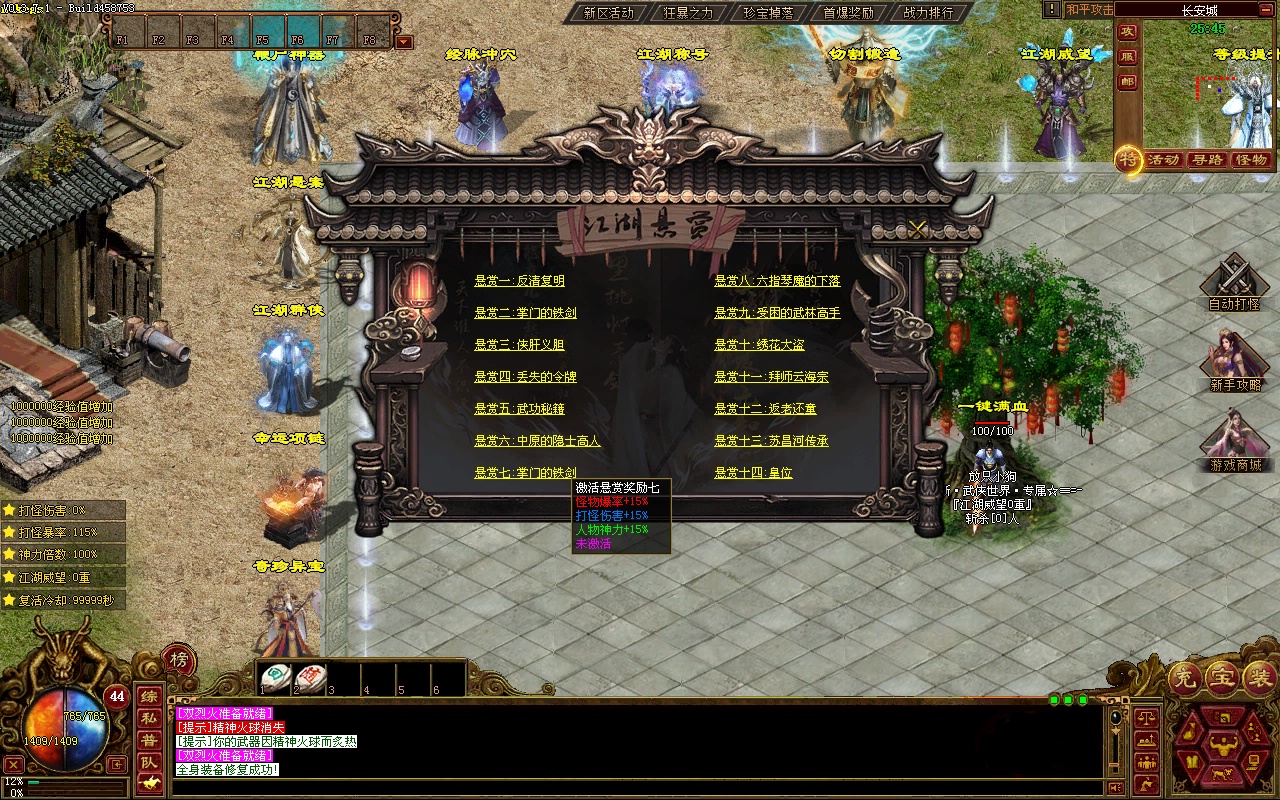This screenshot has width=1280, height=800.
Task: Activate 寻路 pathfinding button
Action: click(x=1208, y=160)
